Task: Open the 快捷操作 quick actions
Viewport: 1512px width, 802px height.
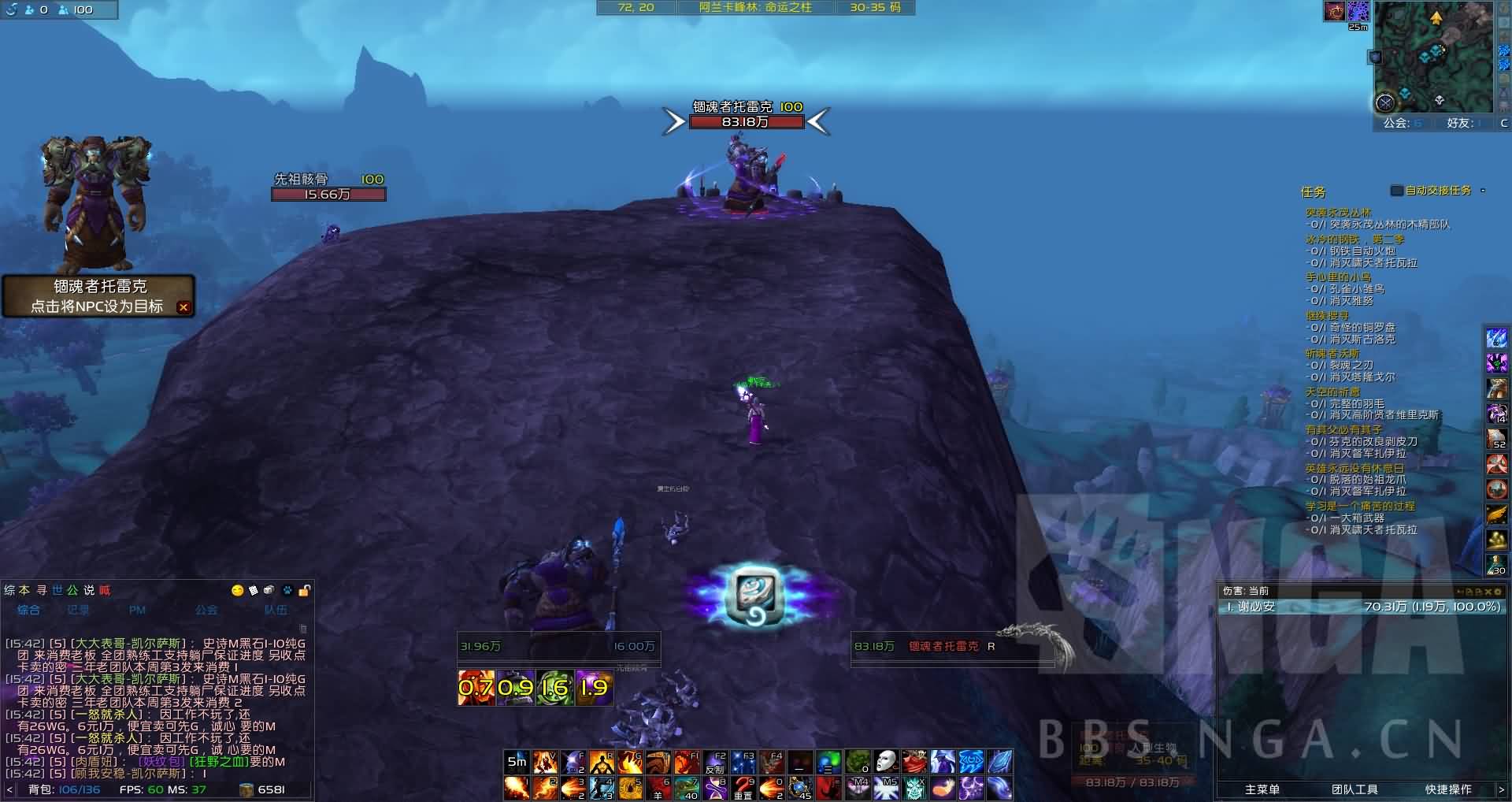Action: (x=1447, y=789)
